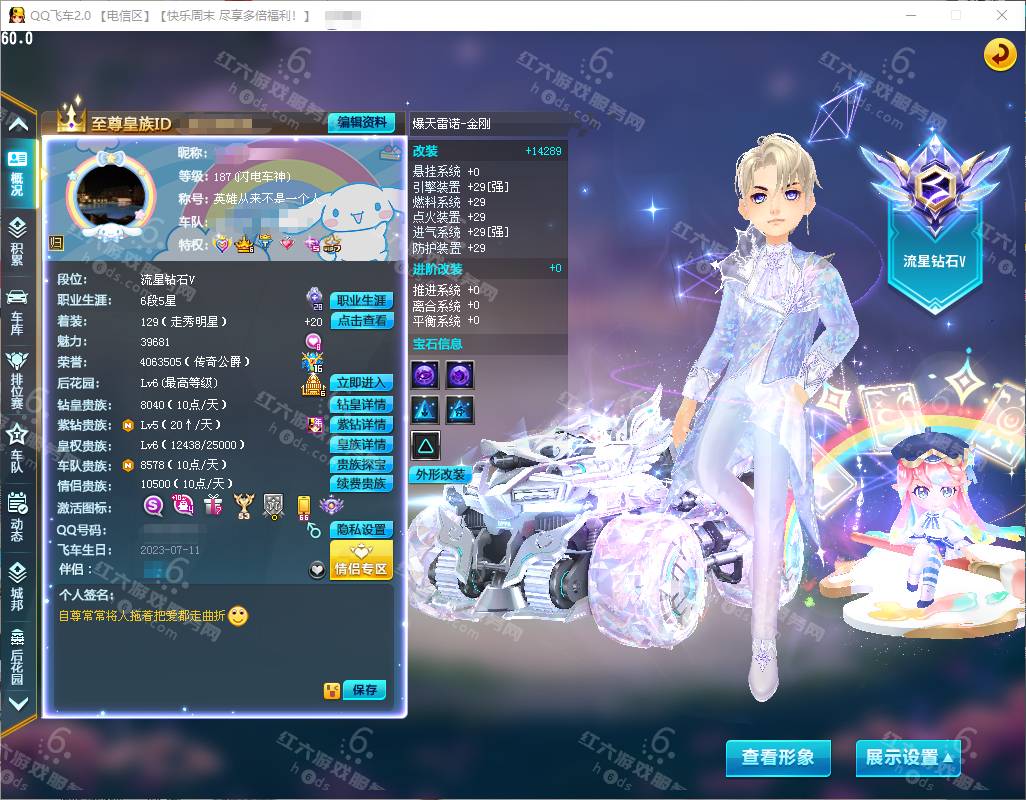
Task: Open 隐私设置 privacy settings
Action: (x=361, y=529)
